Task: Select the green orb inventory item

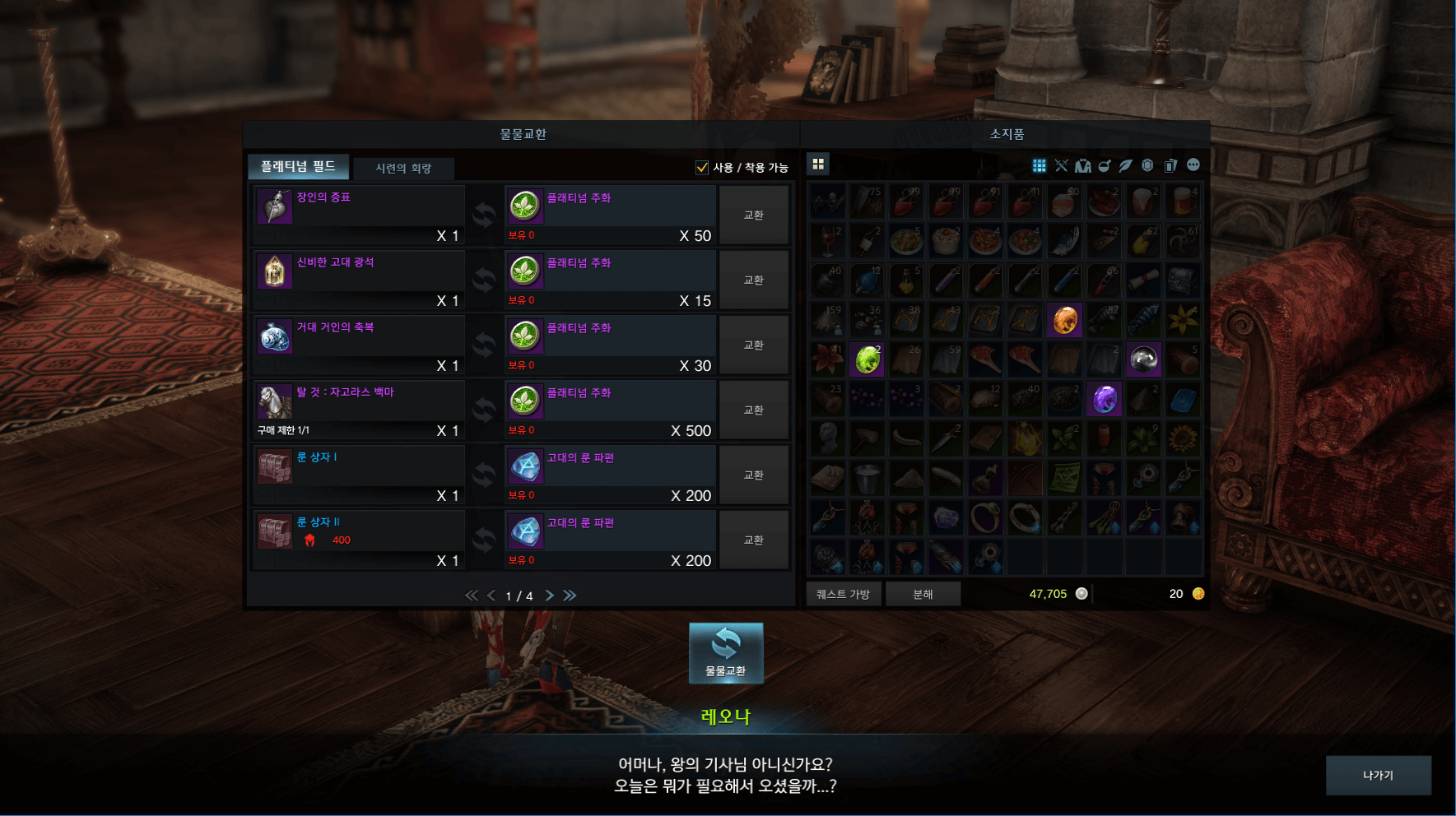Action: [867, 359]
